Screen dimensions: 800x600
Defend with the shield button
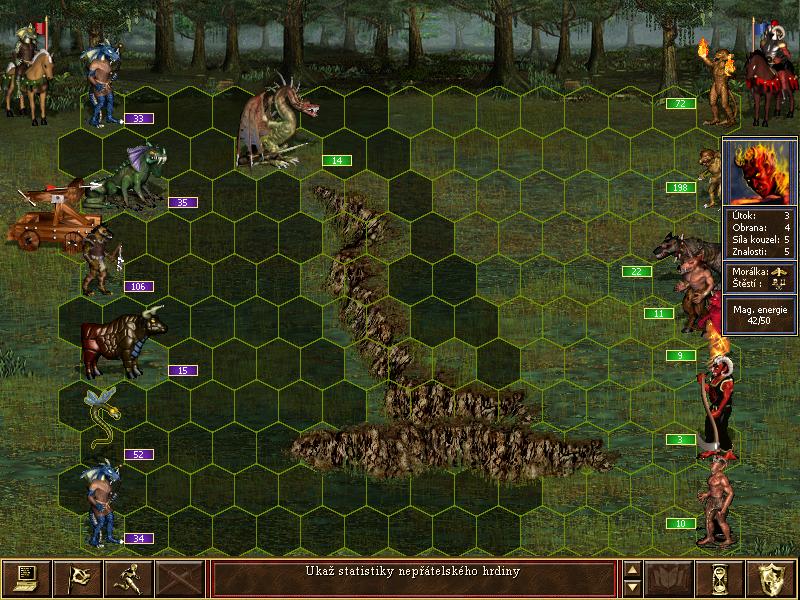[772, 578]
